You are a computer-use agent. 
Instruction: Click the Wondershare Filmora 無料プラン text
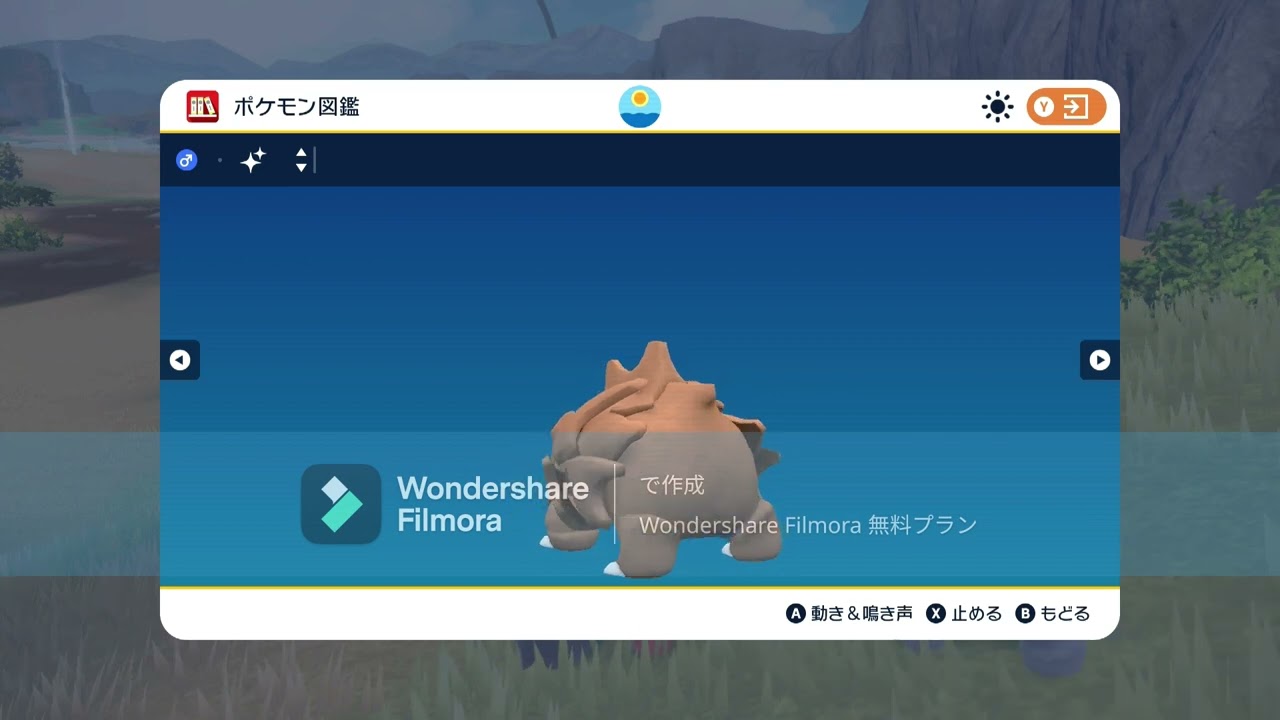810,524
